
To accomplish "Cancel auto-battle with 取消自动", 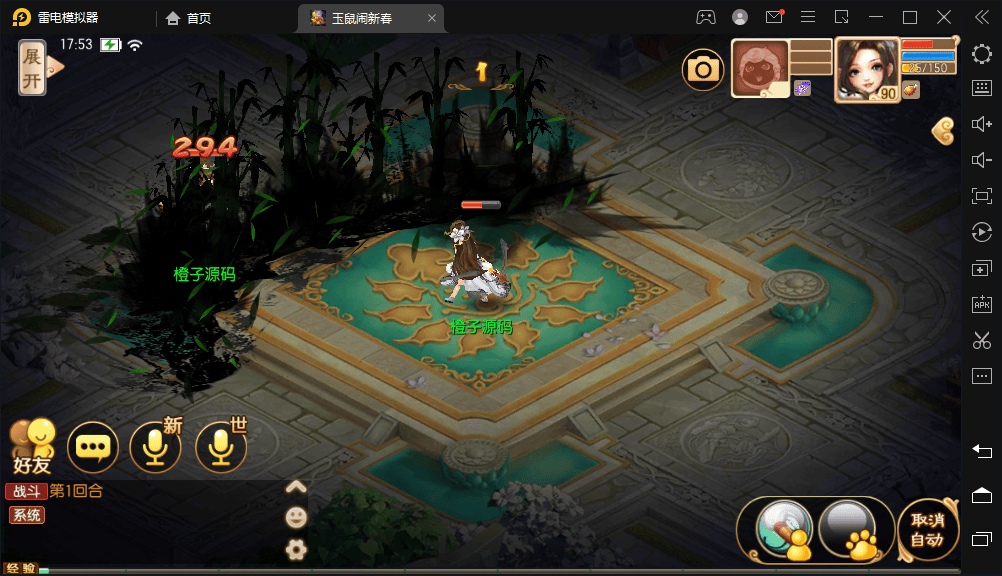I will coord(927,530).
